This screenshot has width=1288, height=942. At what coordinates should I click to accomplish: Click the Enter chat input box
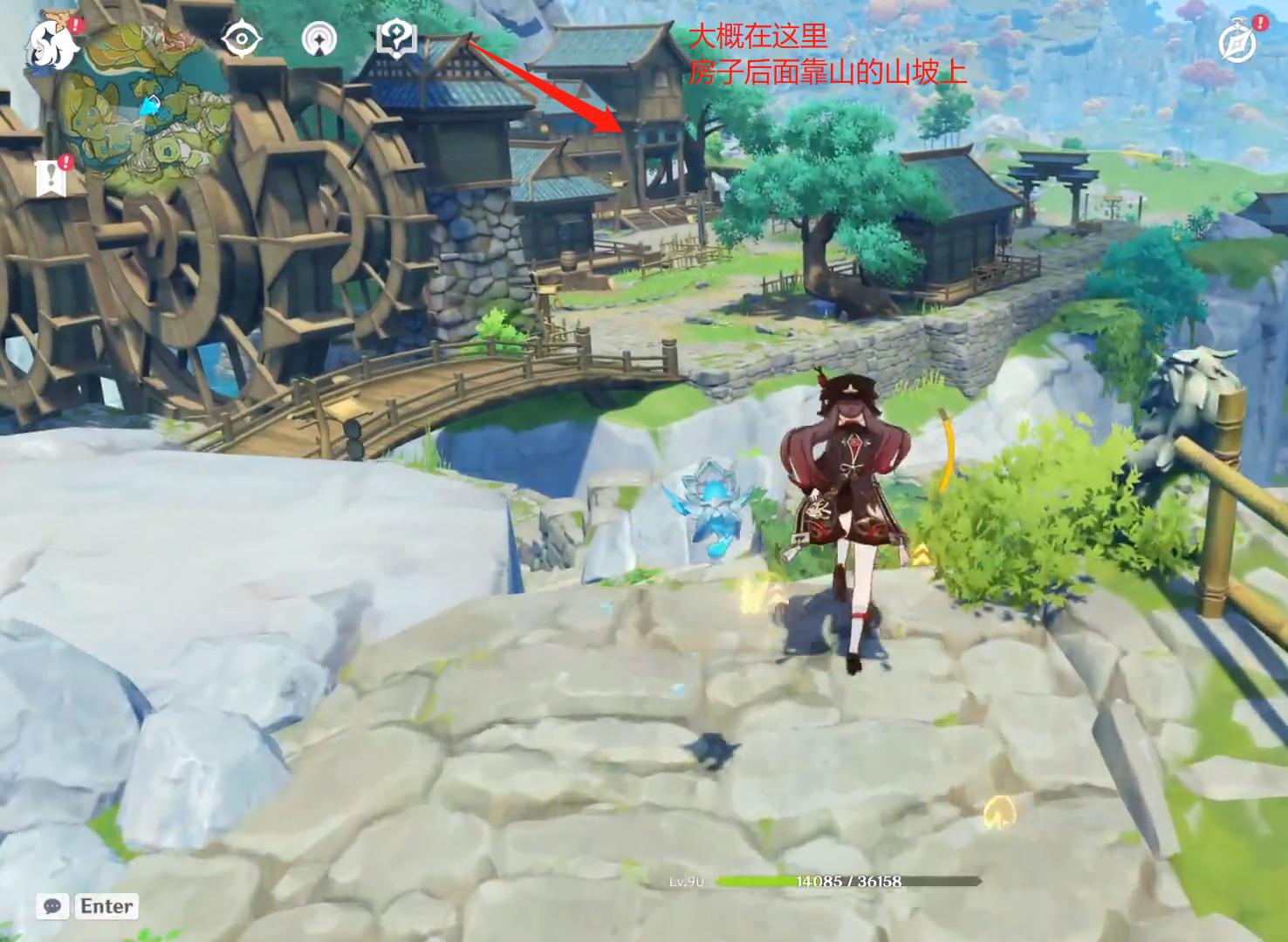[106, 906]
